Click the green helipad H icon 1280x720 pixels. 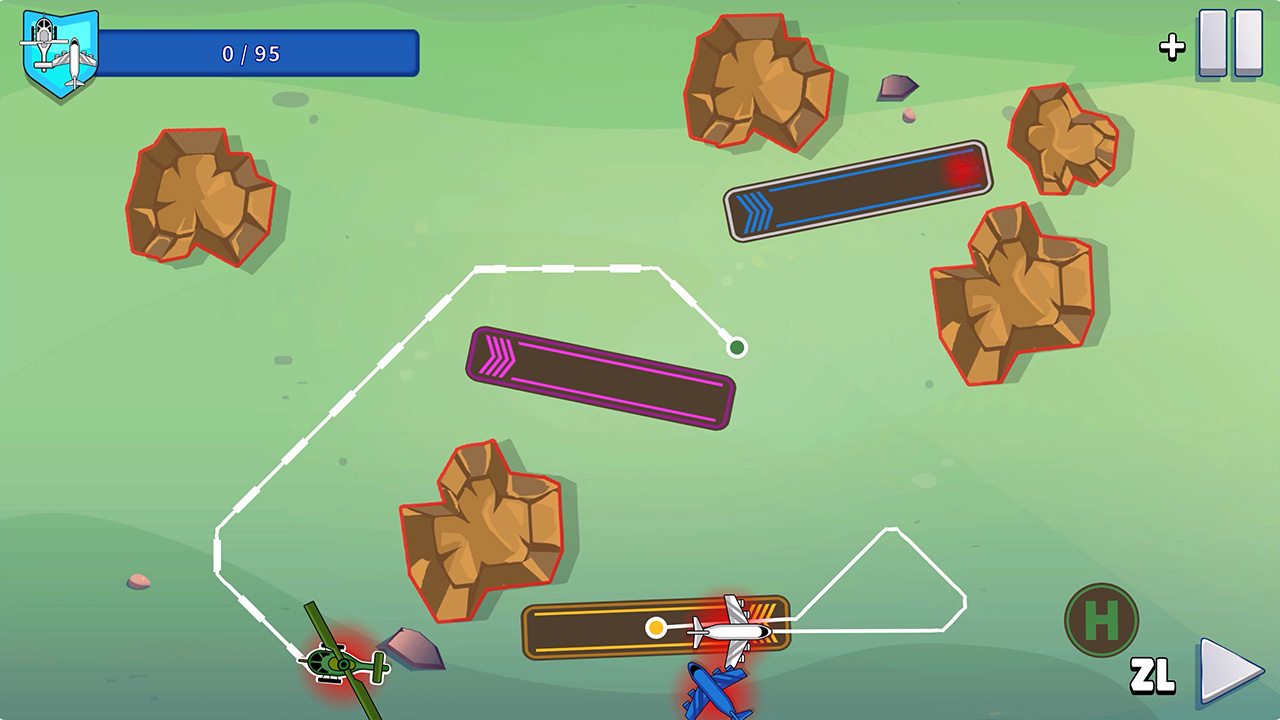[1103, 619]
